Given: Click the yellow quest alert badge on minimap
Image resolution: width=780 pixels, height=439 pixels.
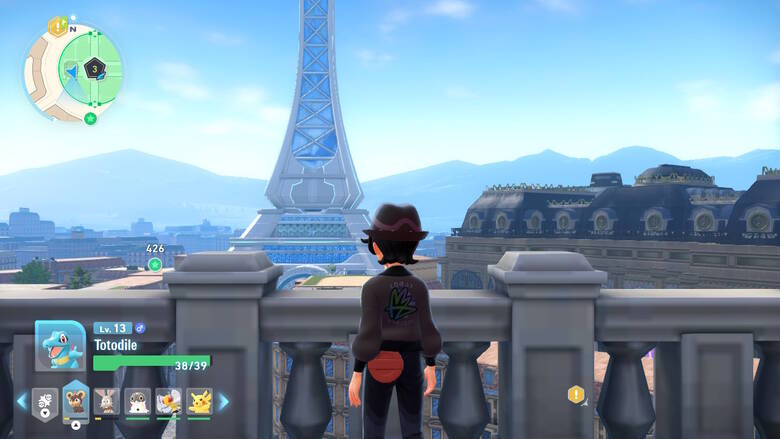Looking at the screenshot, I should (56, 24).
